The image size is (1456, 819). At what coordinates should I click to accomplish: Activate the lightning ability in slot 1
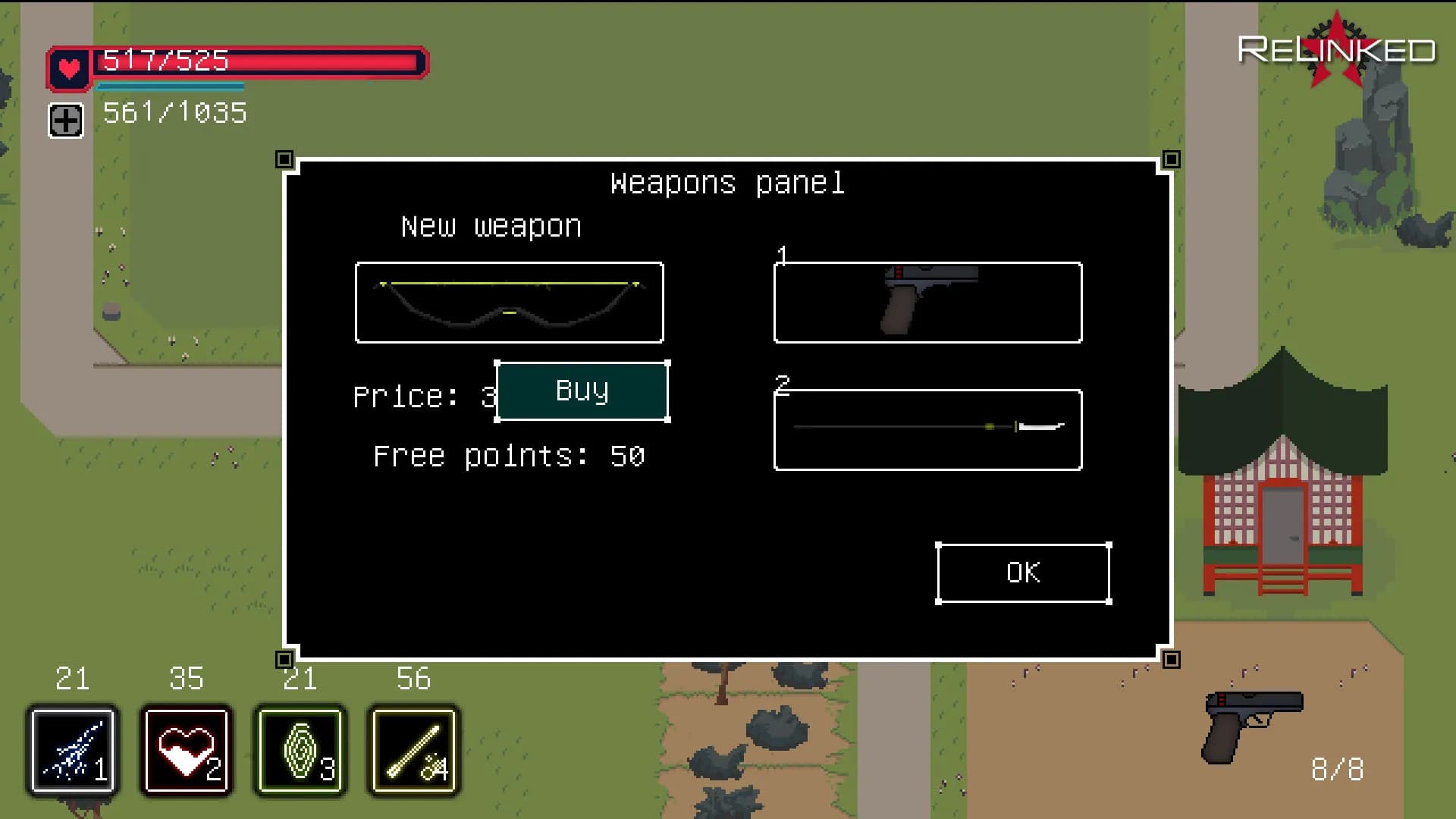(73, 751)
